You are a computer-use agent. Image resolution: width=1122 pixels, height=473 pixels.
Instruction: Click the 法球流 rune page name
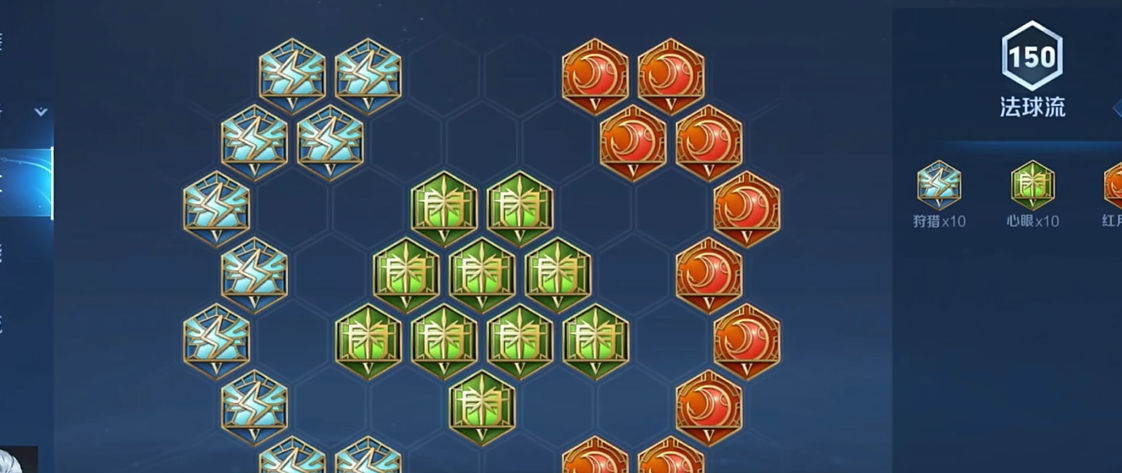pos(1032,108)
